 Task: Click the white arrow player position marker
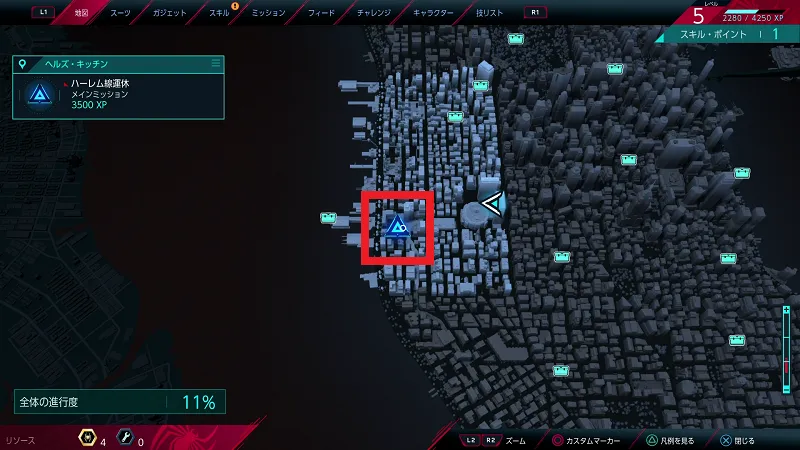click(493, 205)
